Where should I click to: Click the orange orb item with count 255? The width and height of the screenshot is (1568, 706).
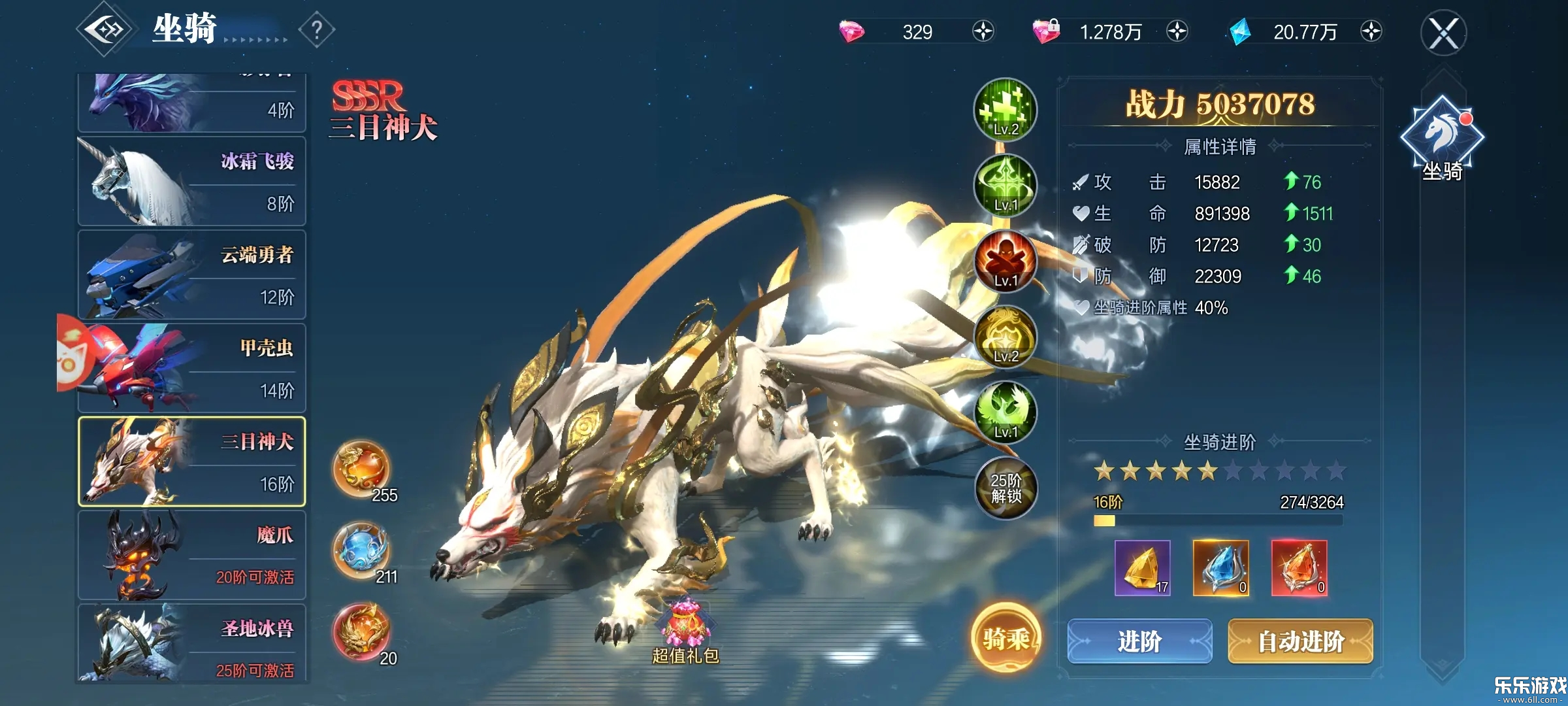[x=362, y=469]
